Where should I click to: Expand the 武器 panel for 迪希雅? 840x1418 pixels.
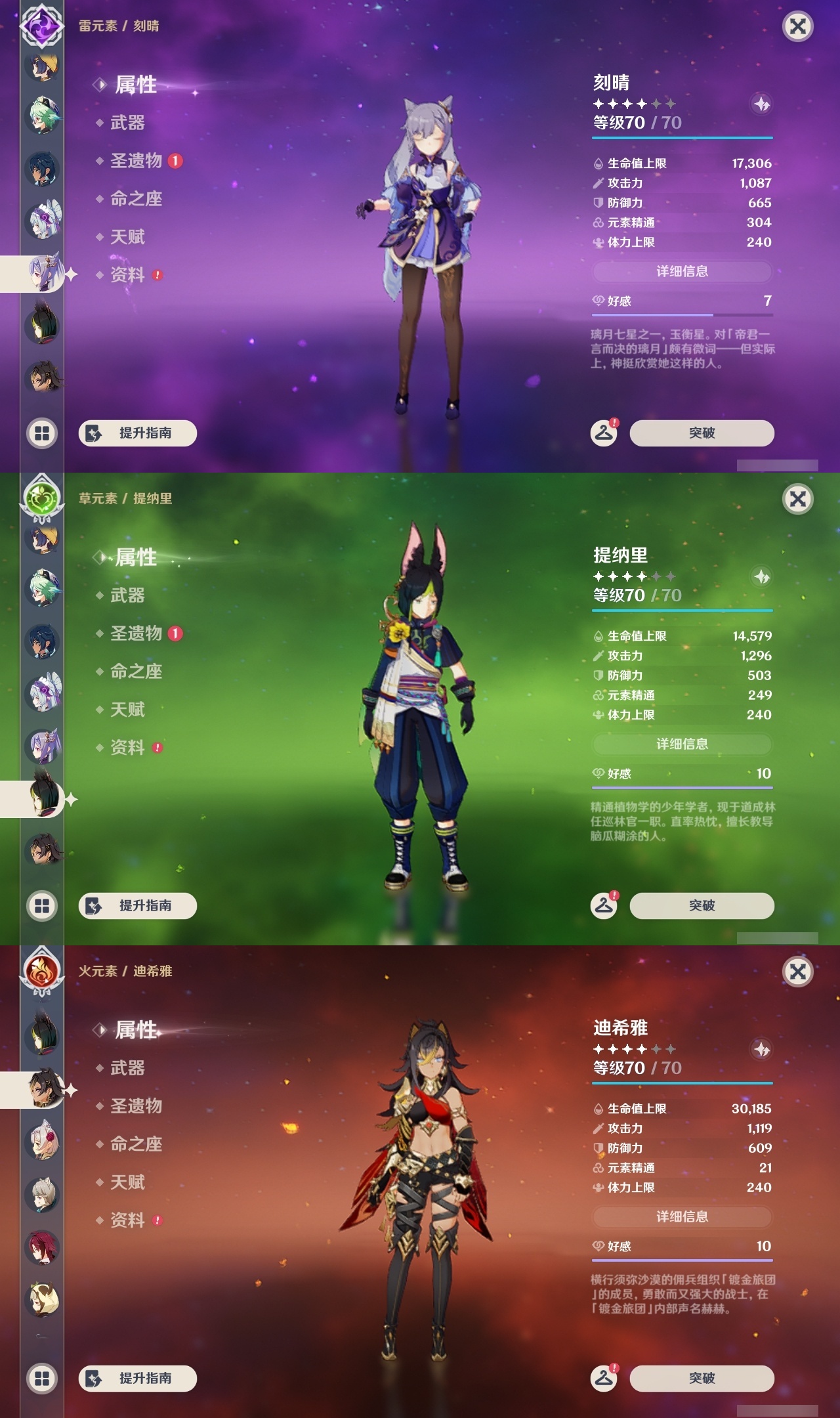point(129,1069)
